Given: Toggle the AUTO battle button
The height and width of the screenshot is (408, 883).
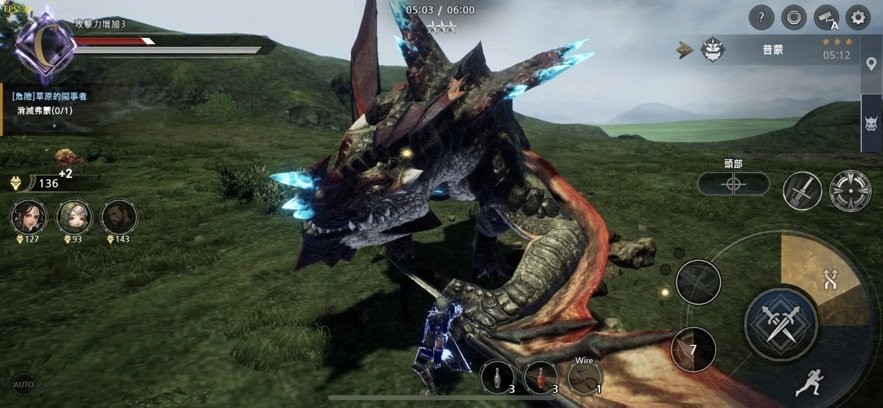Looking at the screenshot, I should point(23,384).
